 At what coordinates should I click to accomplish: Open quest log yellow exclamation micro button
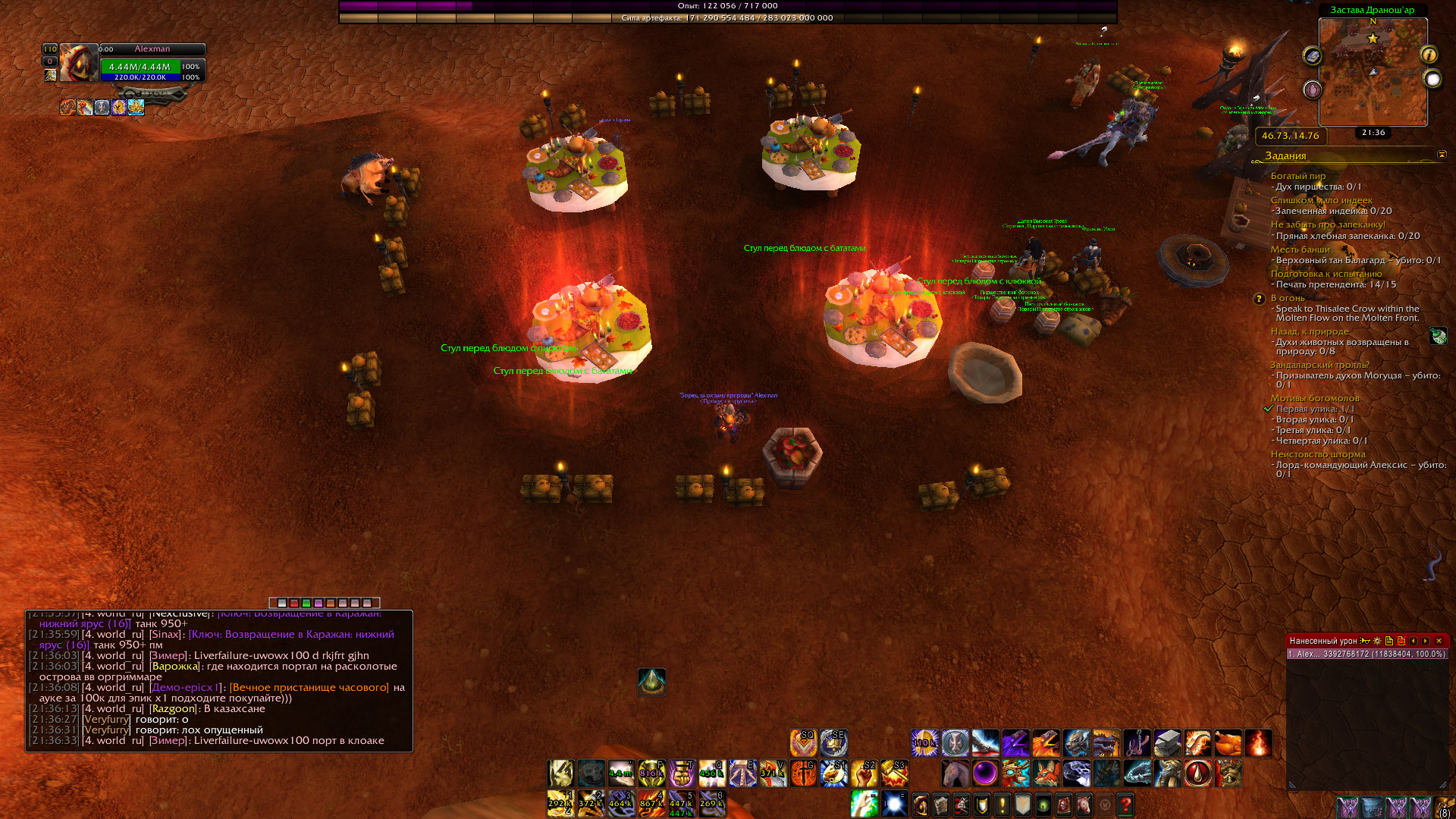click(1002, 804)
